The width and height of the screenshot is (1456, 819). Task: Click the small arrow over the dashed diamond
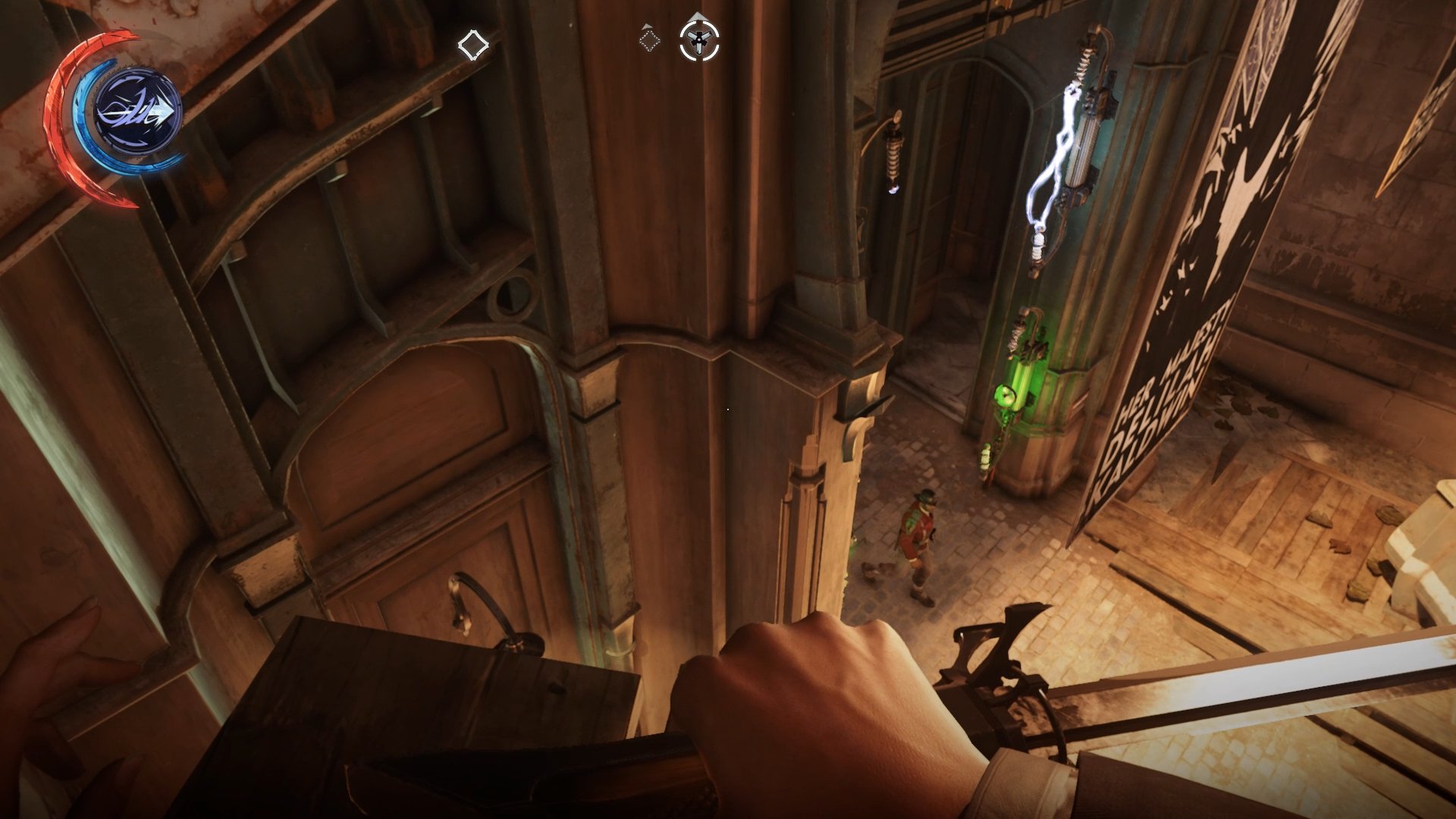point(646,27)
